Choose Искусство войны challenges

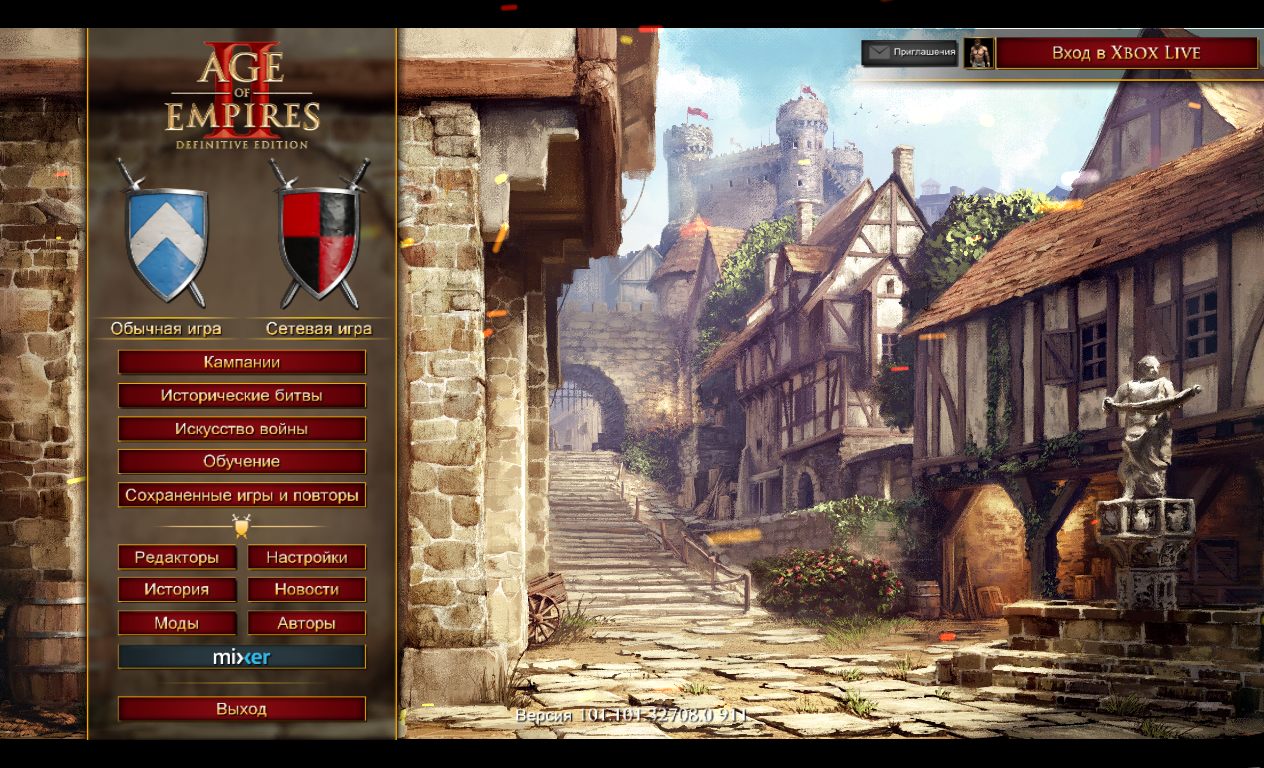[242, 429]
